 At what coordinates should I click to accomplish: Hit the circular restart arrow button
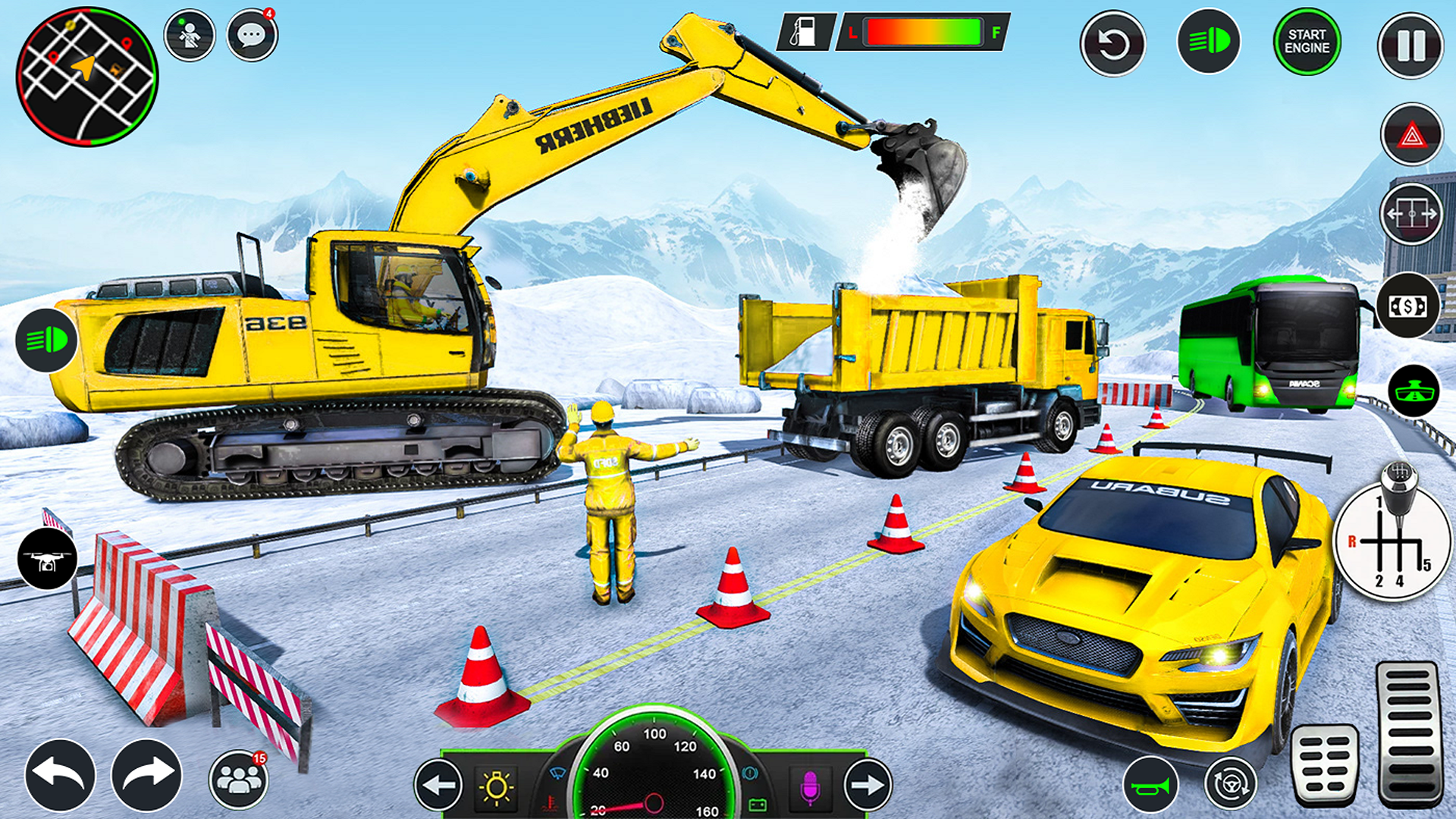1112,44
